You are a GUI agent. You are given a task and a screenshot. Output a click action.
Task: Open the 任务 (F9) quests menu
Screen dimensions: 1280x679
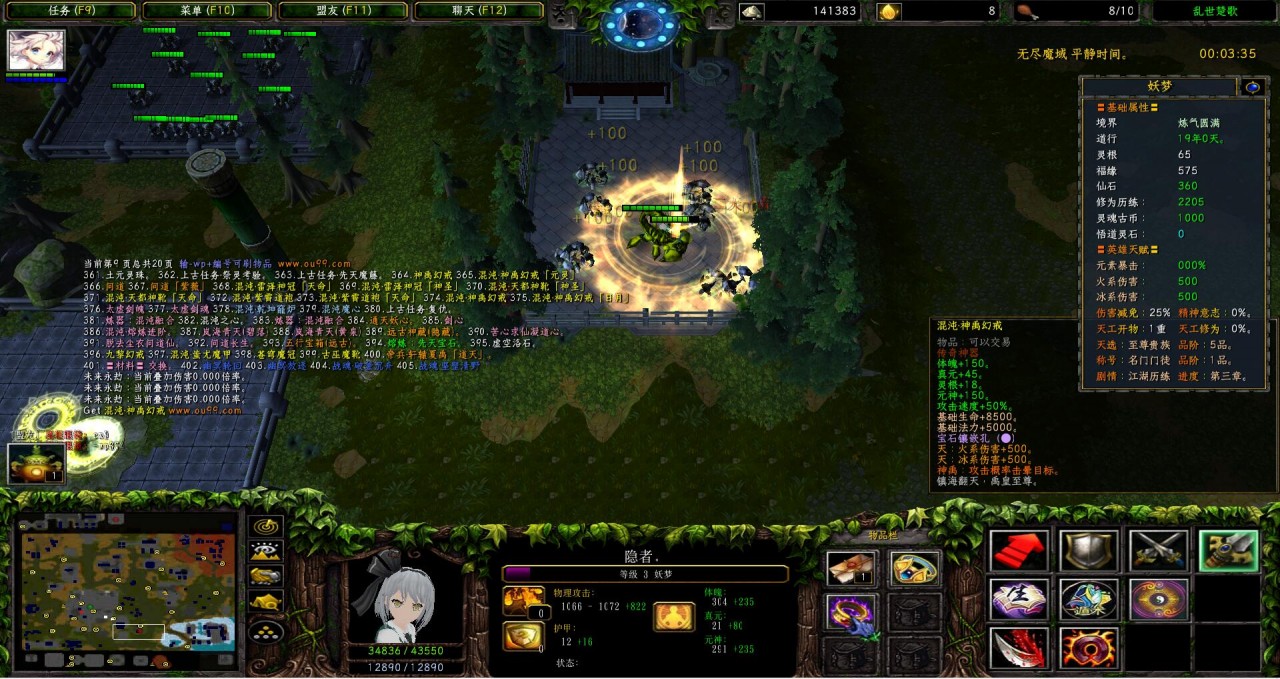click(x=72, y=11)
